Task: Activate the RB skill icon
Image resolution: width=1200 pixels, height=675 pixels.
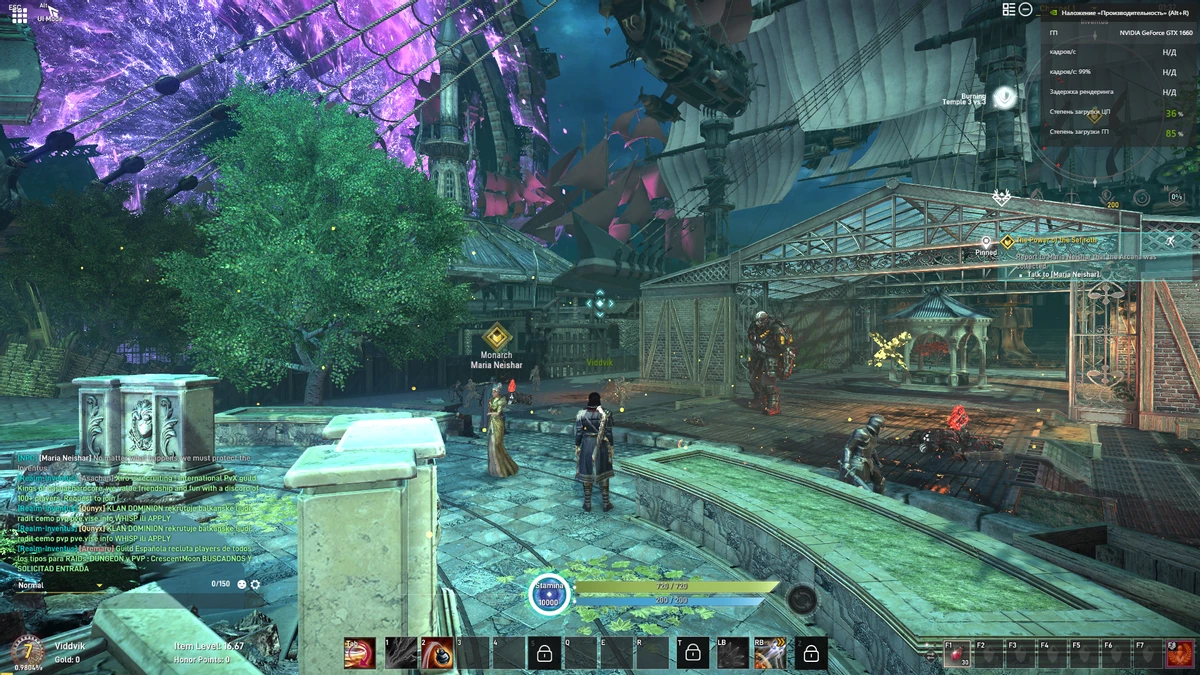Action: (x=770, y=653)
